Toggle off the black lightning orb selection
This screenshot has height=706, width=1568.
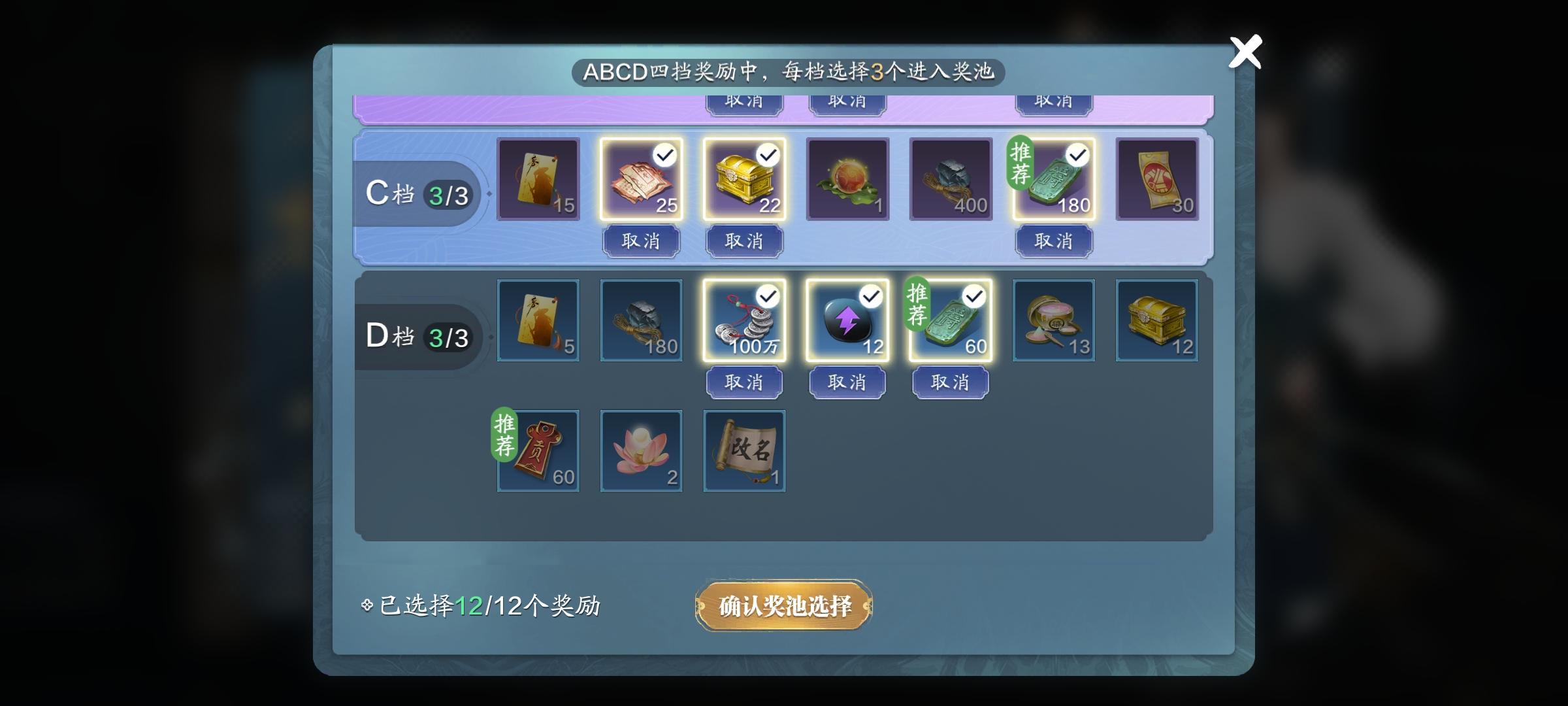871,295
